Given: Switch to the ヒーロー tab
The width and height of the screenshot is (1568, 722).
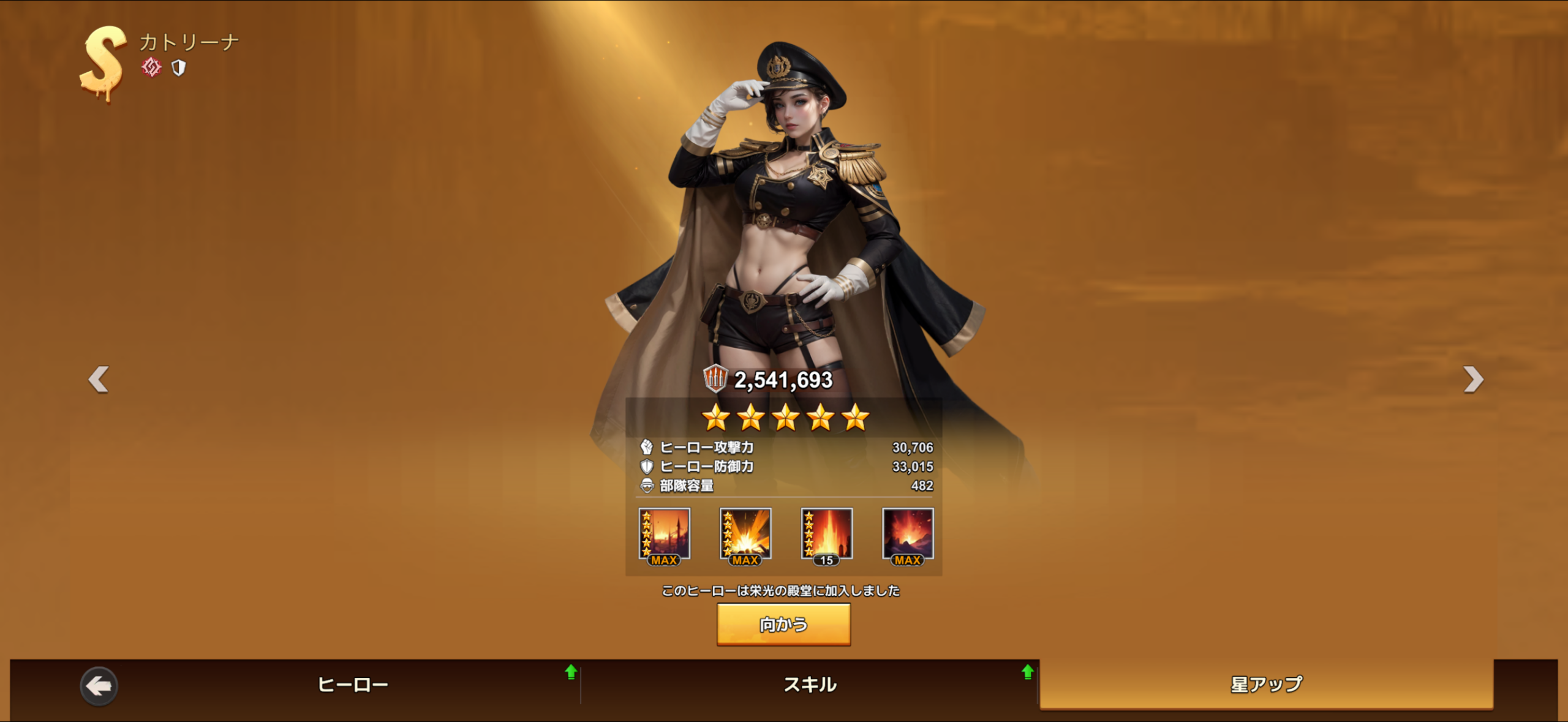Looking at the screenshot, I should coord(353,684).
